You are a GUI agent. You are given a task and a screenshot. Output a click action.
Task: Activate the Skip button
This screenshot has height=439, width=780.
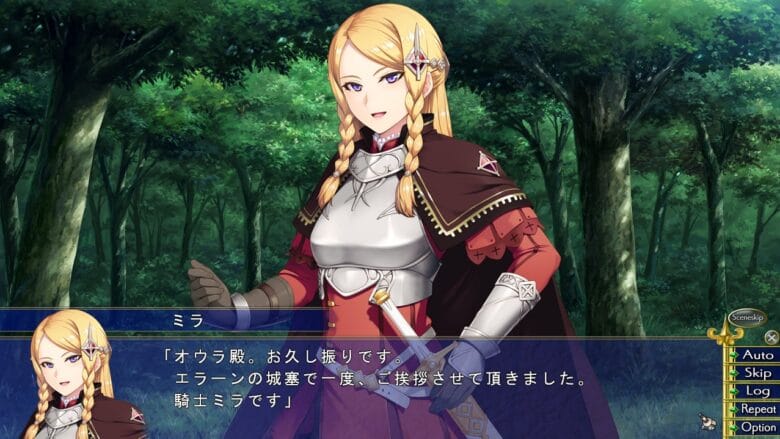(757, 372)
